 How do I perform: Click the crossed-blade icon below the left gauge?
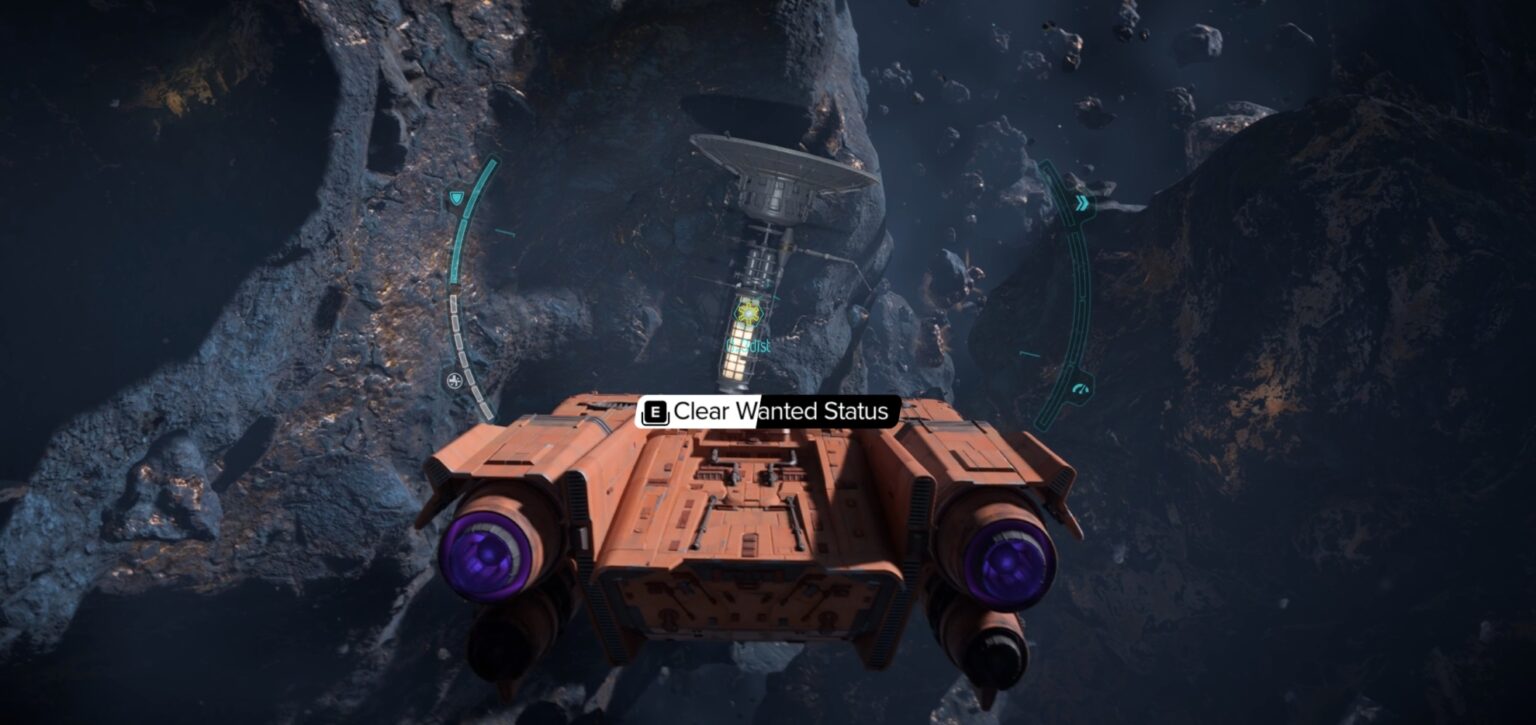[455, 379]
